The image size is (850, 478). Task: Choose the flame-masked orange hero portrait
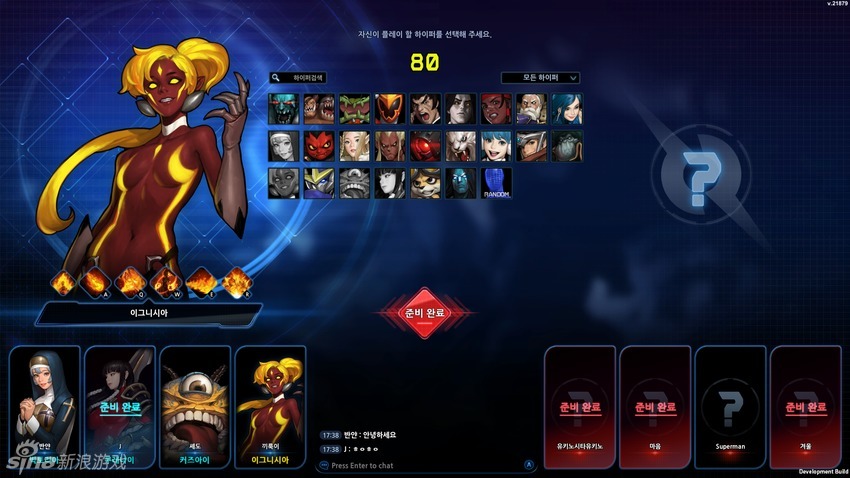coord(389,108)
